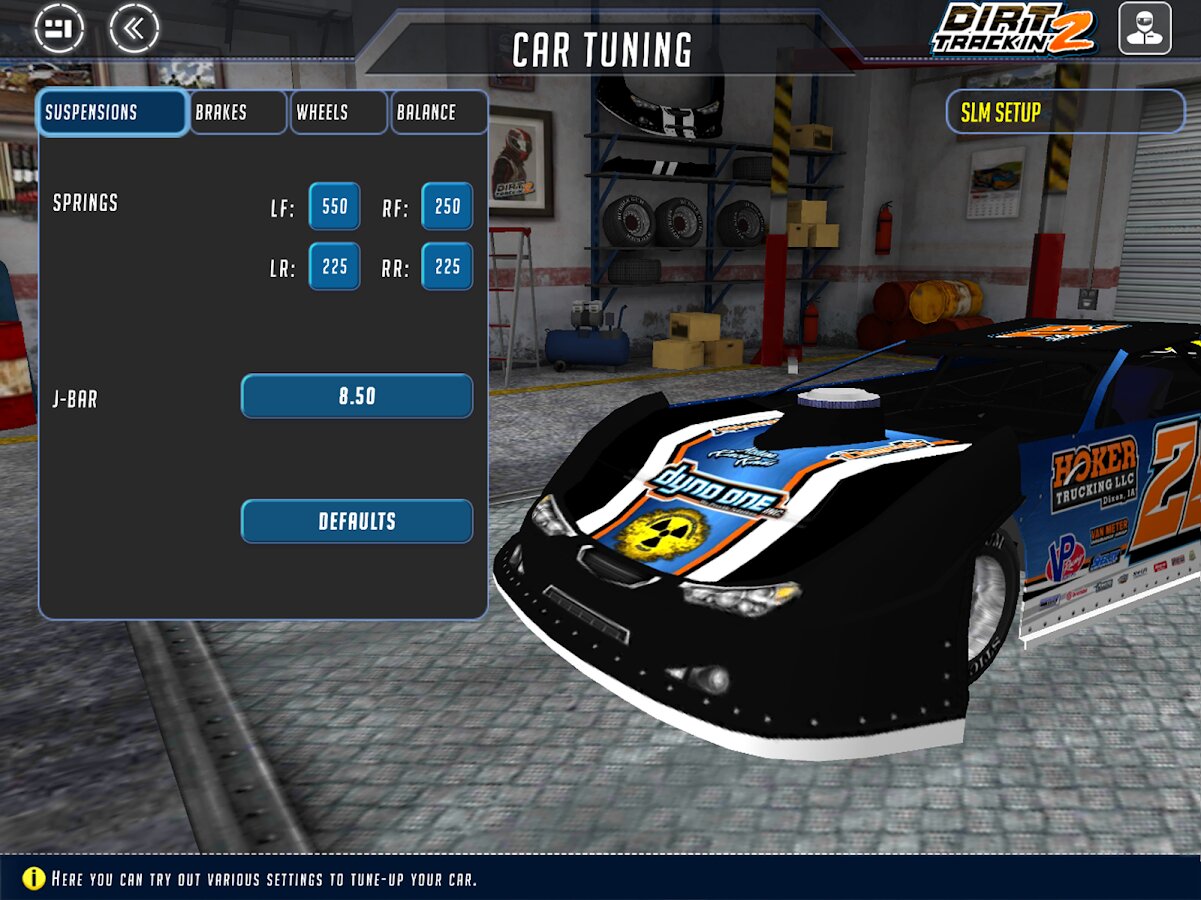Switch to the Suspensions tab
This screenshot has height=900, width=1201.
click(112, 112)
